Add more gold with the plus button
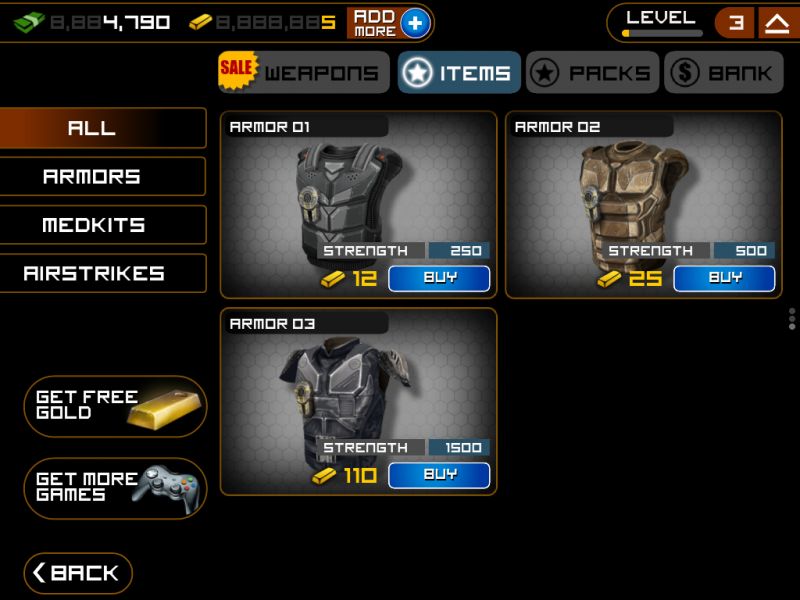 [x=415, y=23]
